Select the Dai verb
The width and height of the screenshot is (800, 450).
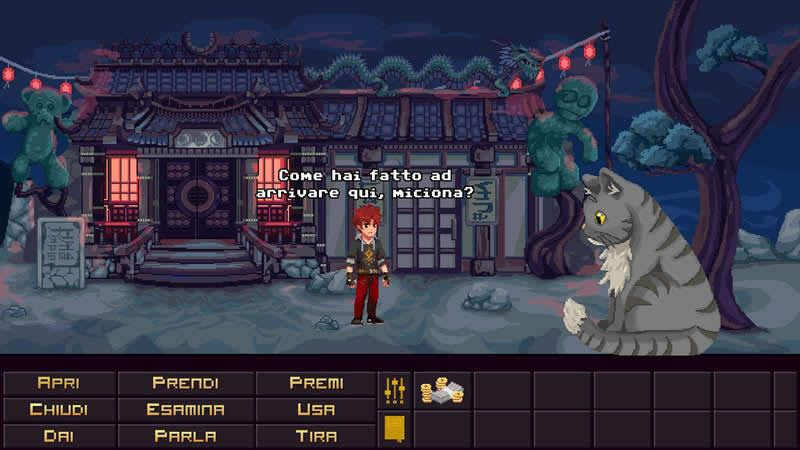coord(59,435)
